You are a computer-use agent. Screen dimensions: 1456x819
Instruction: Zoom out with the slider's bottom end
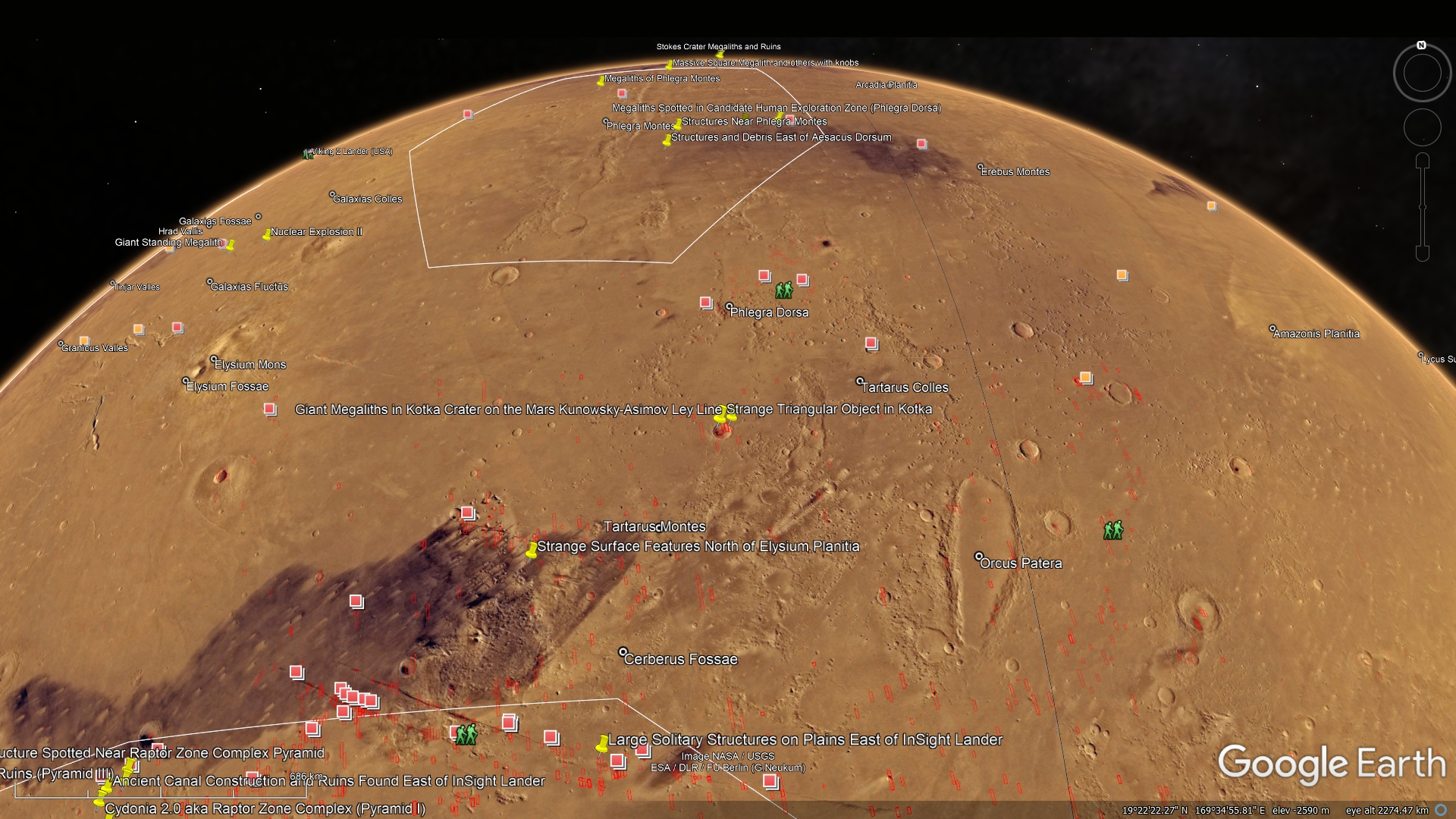(x=1423, y=253)
